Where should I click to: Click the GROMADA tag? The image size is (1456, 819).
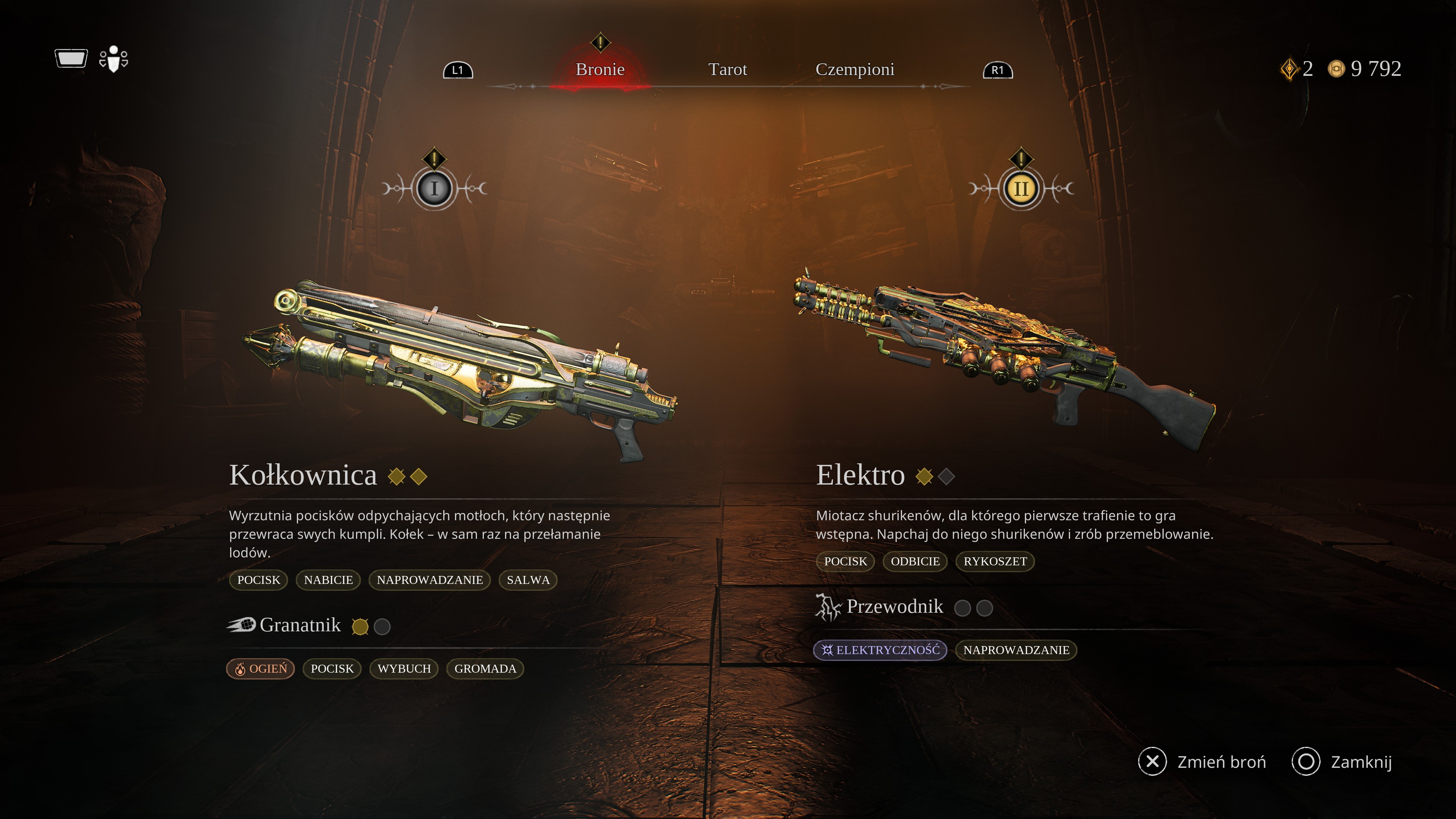click(485, 668)
